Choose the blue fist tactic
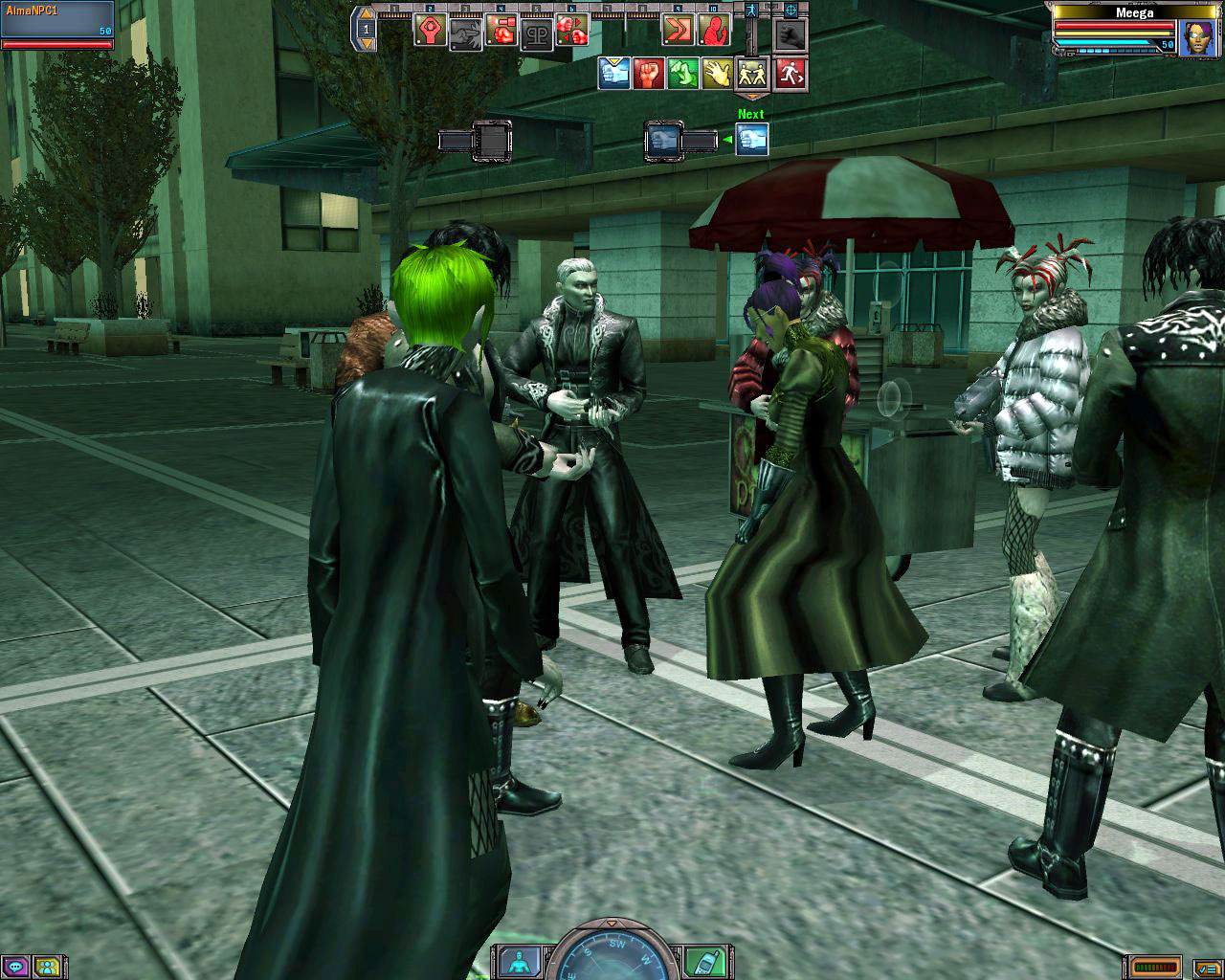 click(x=614, y=74)
